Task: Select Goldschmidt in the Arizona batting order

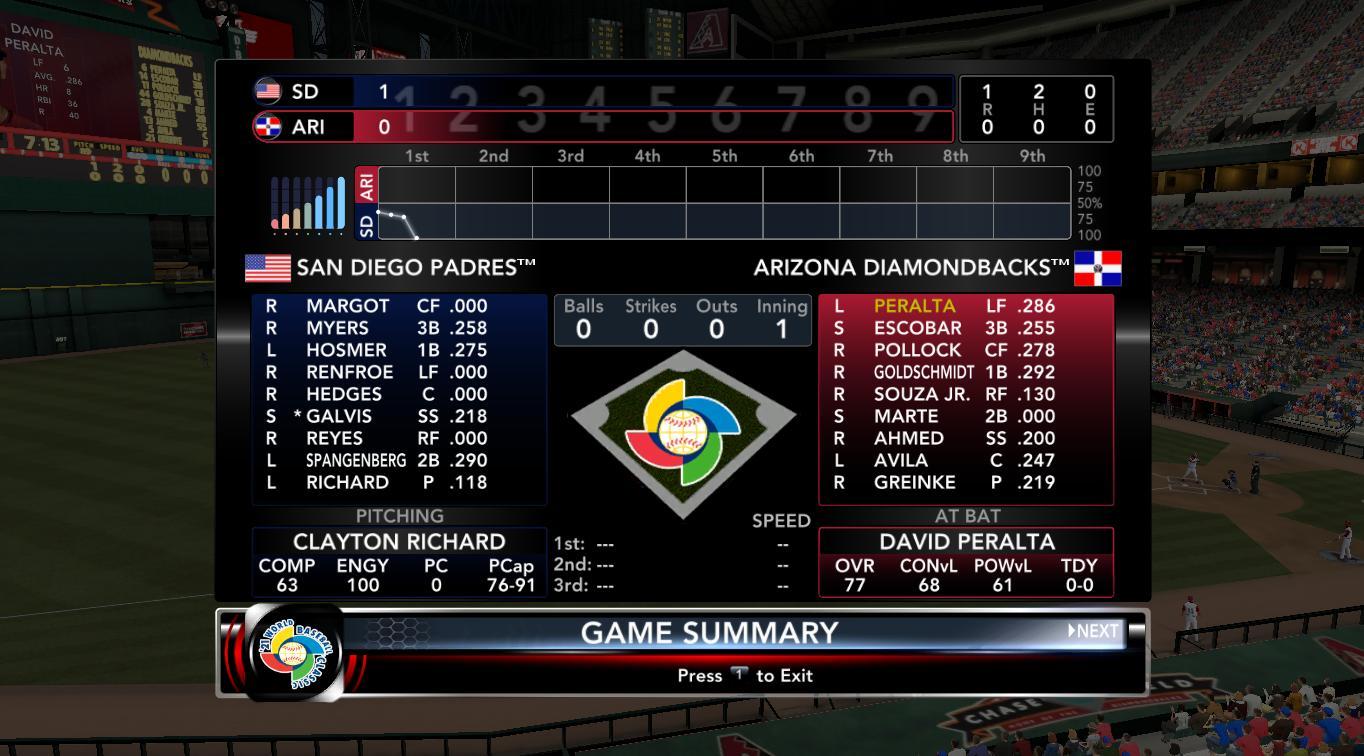Action: point(923,372)
